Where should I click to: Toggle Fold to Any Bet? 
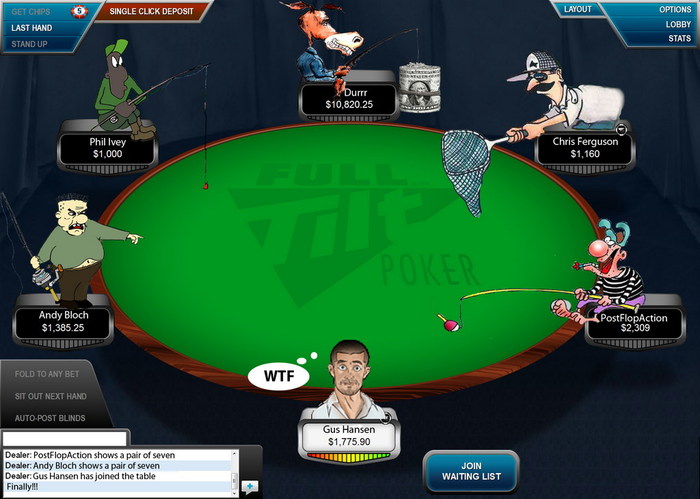coord(54,374)
